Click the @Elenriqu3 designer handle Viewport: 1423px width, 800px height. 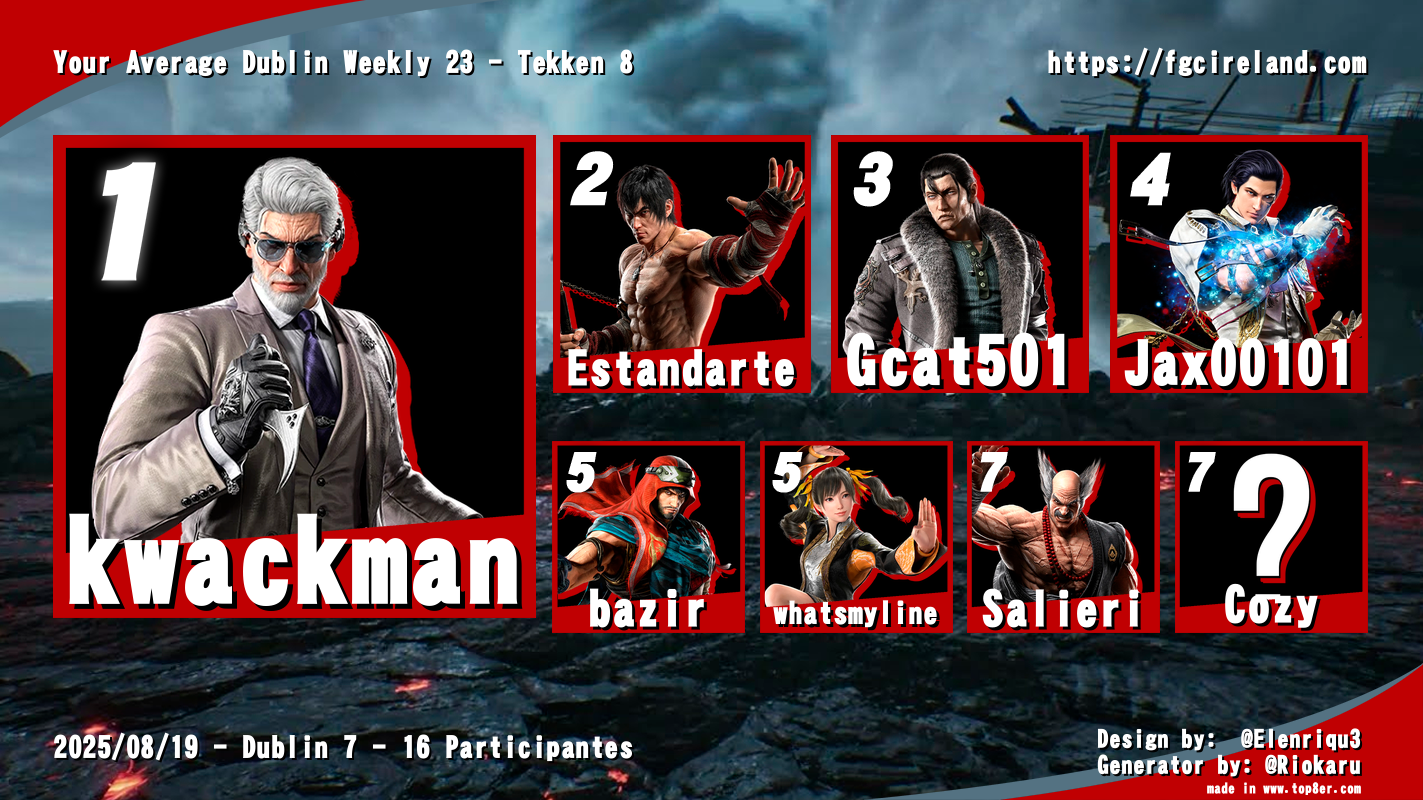[x=1300, y=740]
